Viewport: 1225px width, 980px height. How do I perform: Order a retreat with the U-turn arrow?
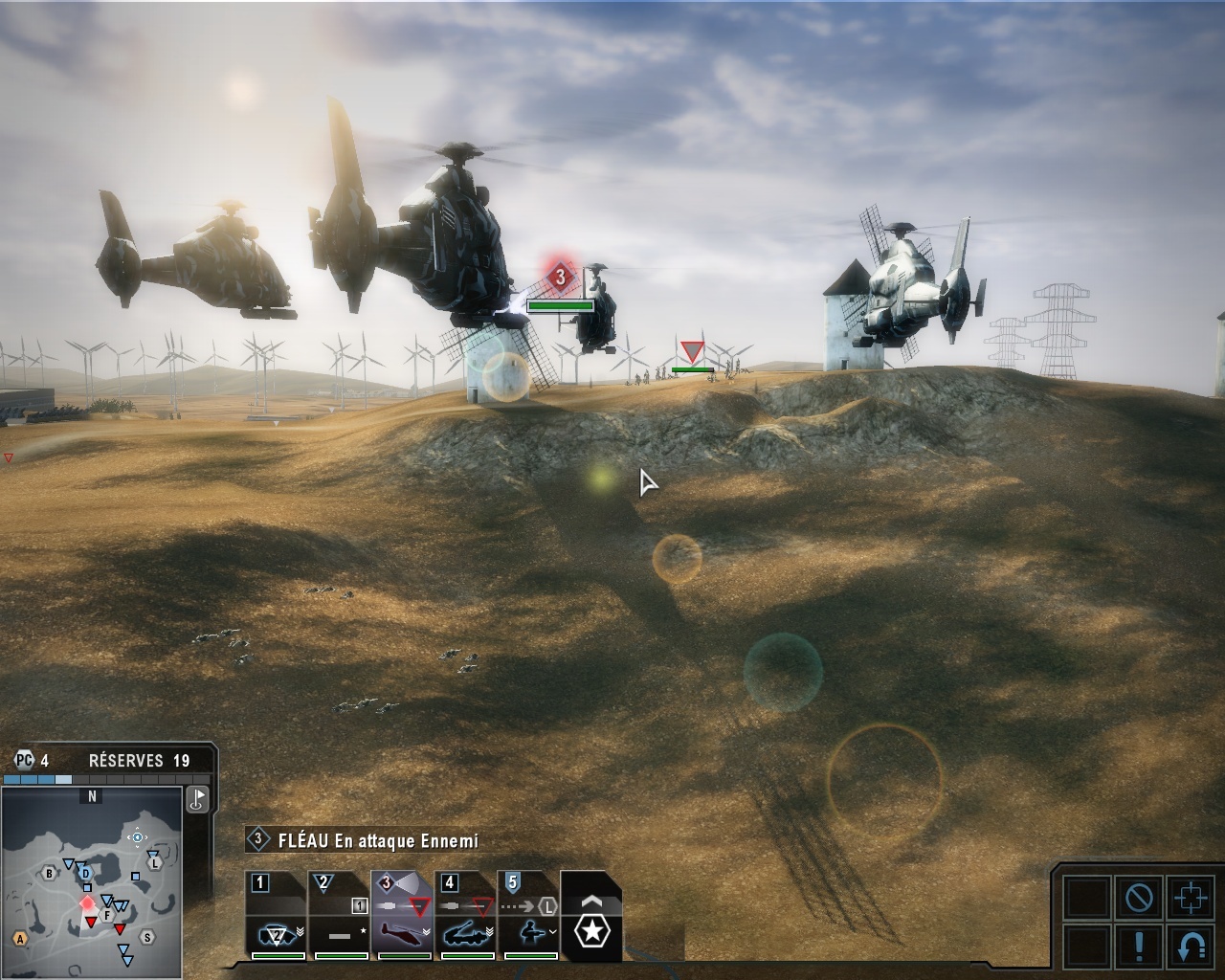click(x=1191, y=947)
